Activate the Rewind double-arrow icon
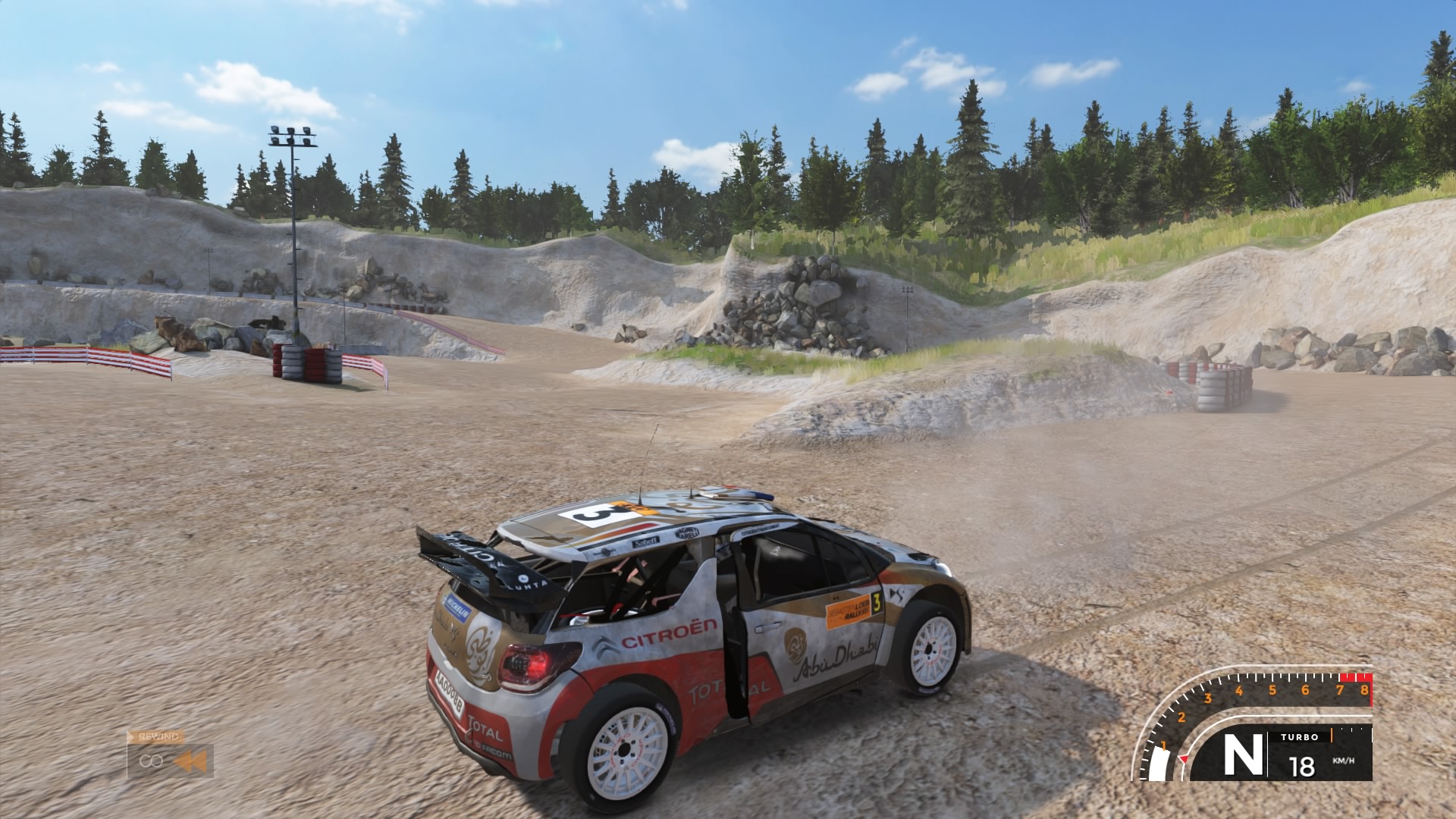 [190, 761]
